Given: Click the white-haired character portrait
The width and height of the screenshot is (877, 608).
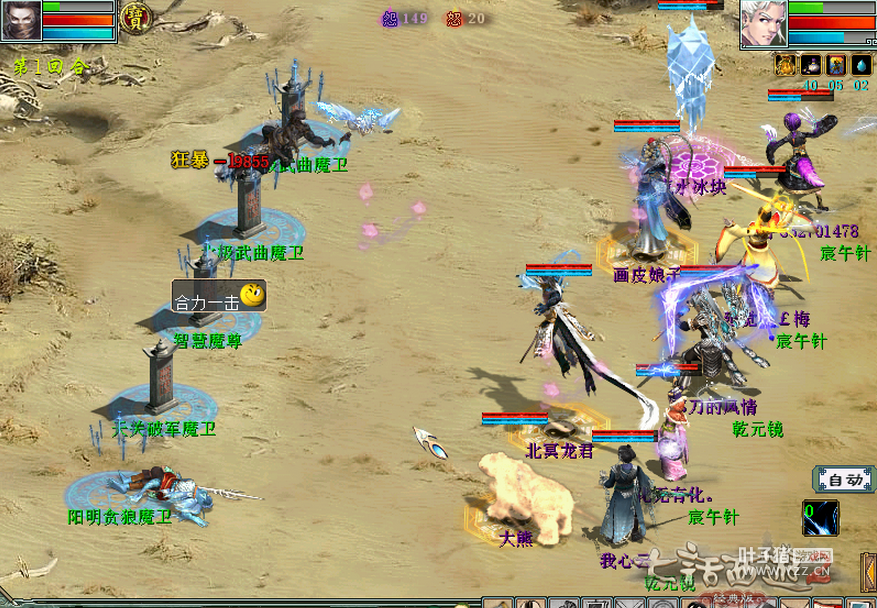Looking at the screenshot, I should point(763,22).
